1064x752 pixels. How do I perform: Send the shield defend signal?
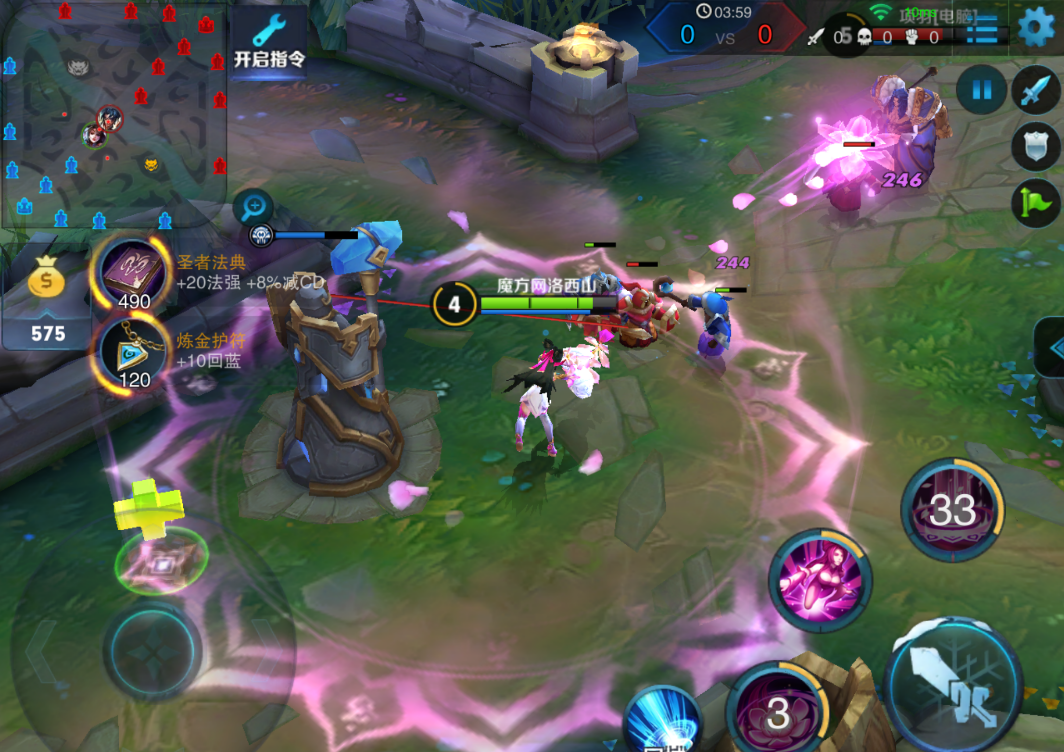coord(1034,146)
